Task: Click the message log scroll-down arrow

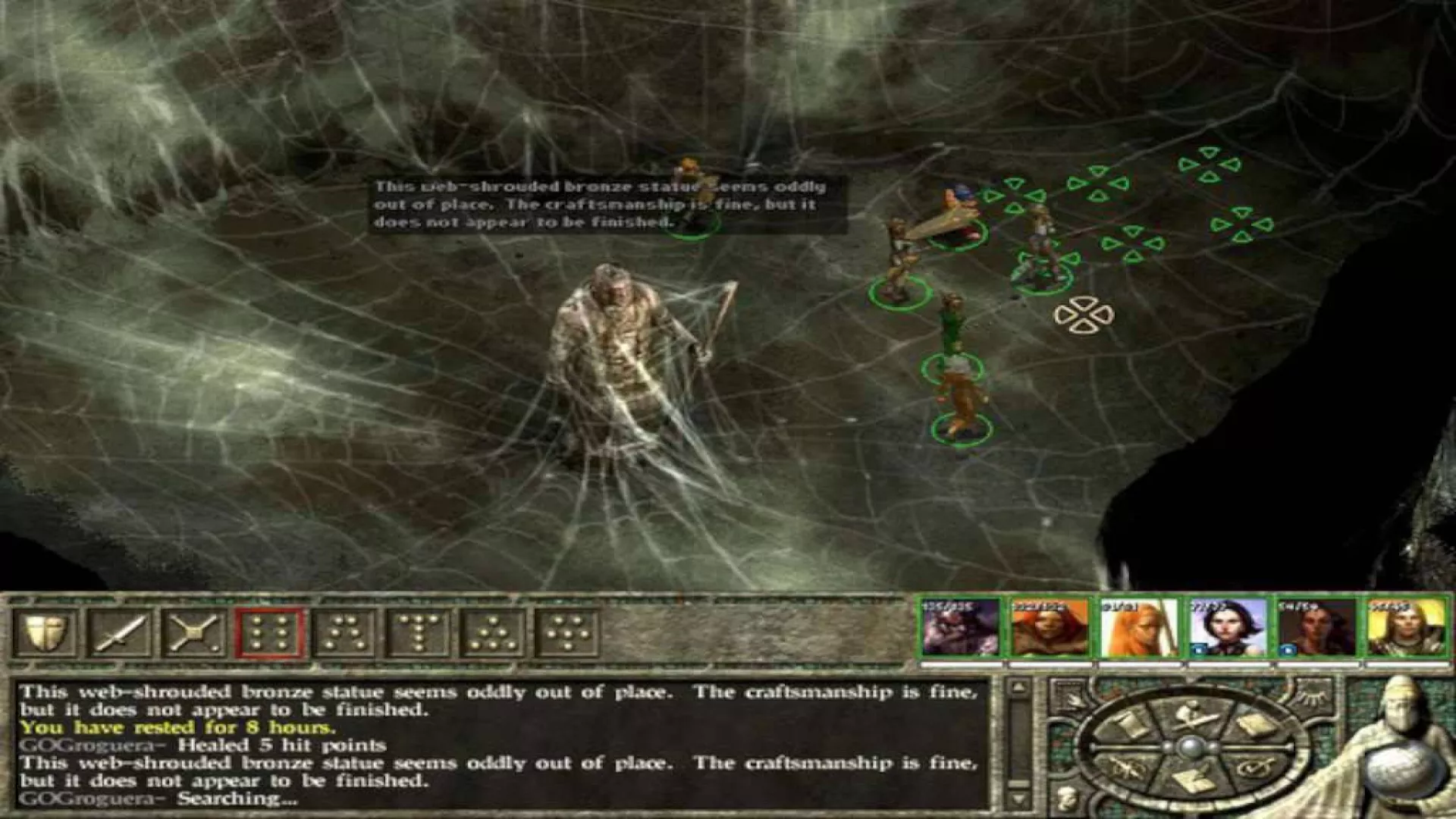Action: (x=1018, y=799)
